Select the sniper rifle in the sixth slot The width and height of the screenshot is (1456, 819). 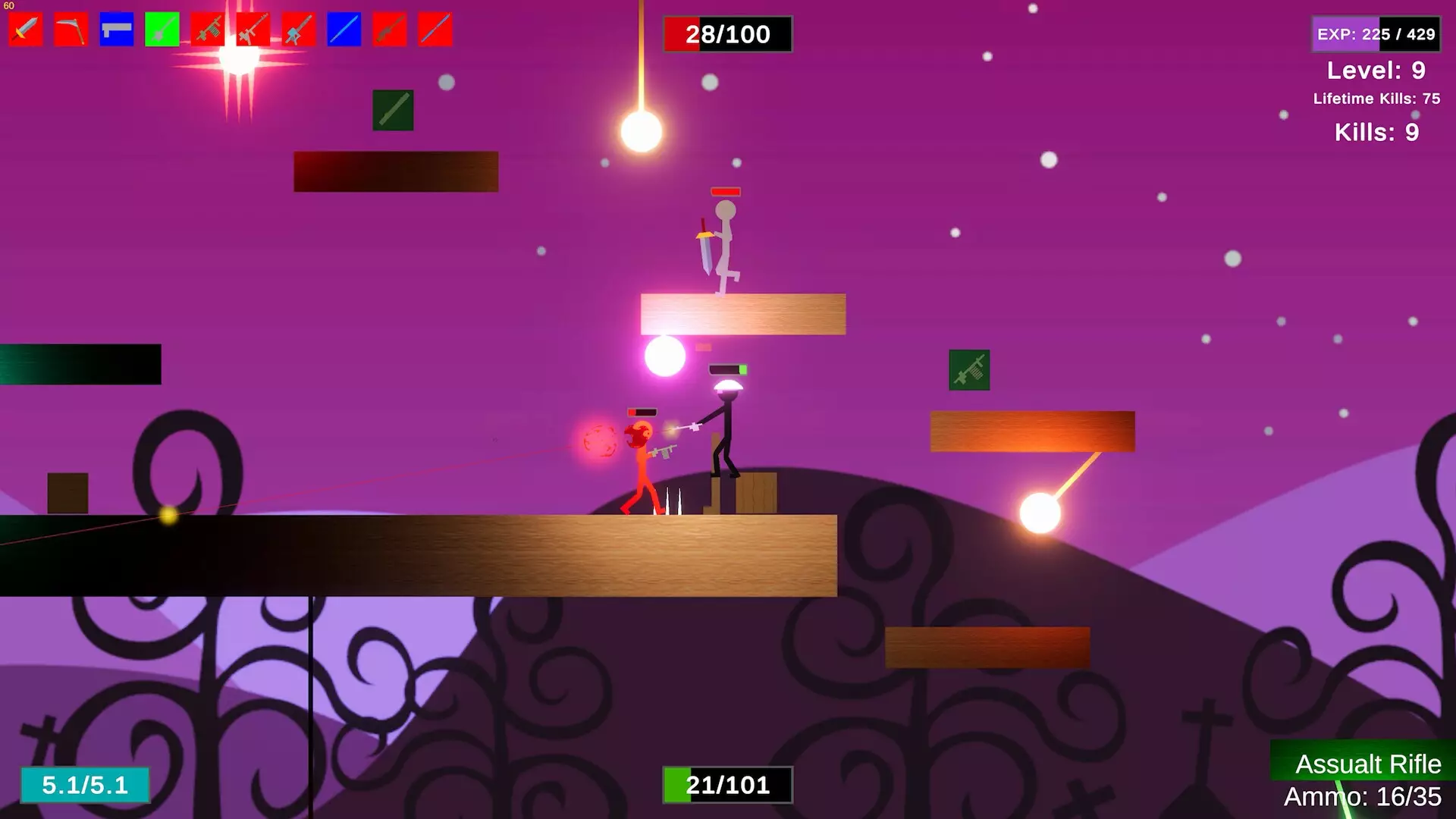click(252, 29)
